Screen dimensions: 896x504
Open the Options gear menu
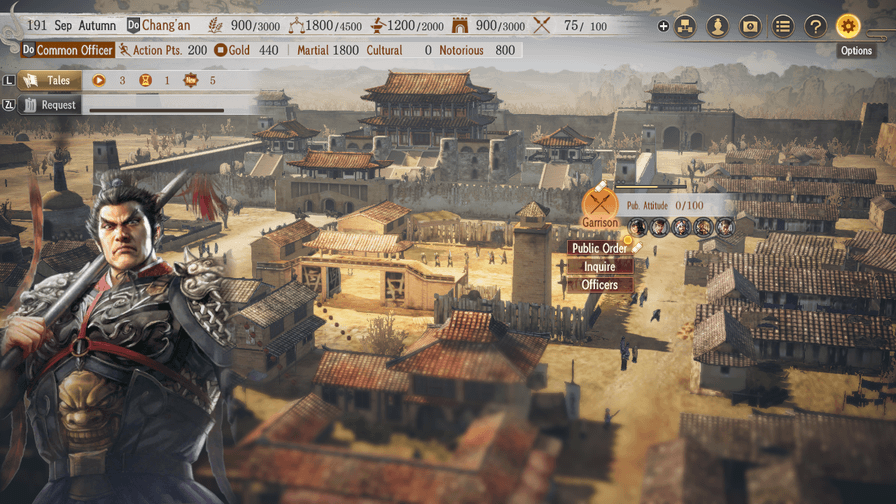pyautogui.click(x=848, y=26)
